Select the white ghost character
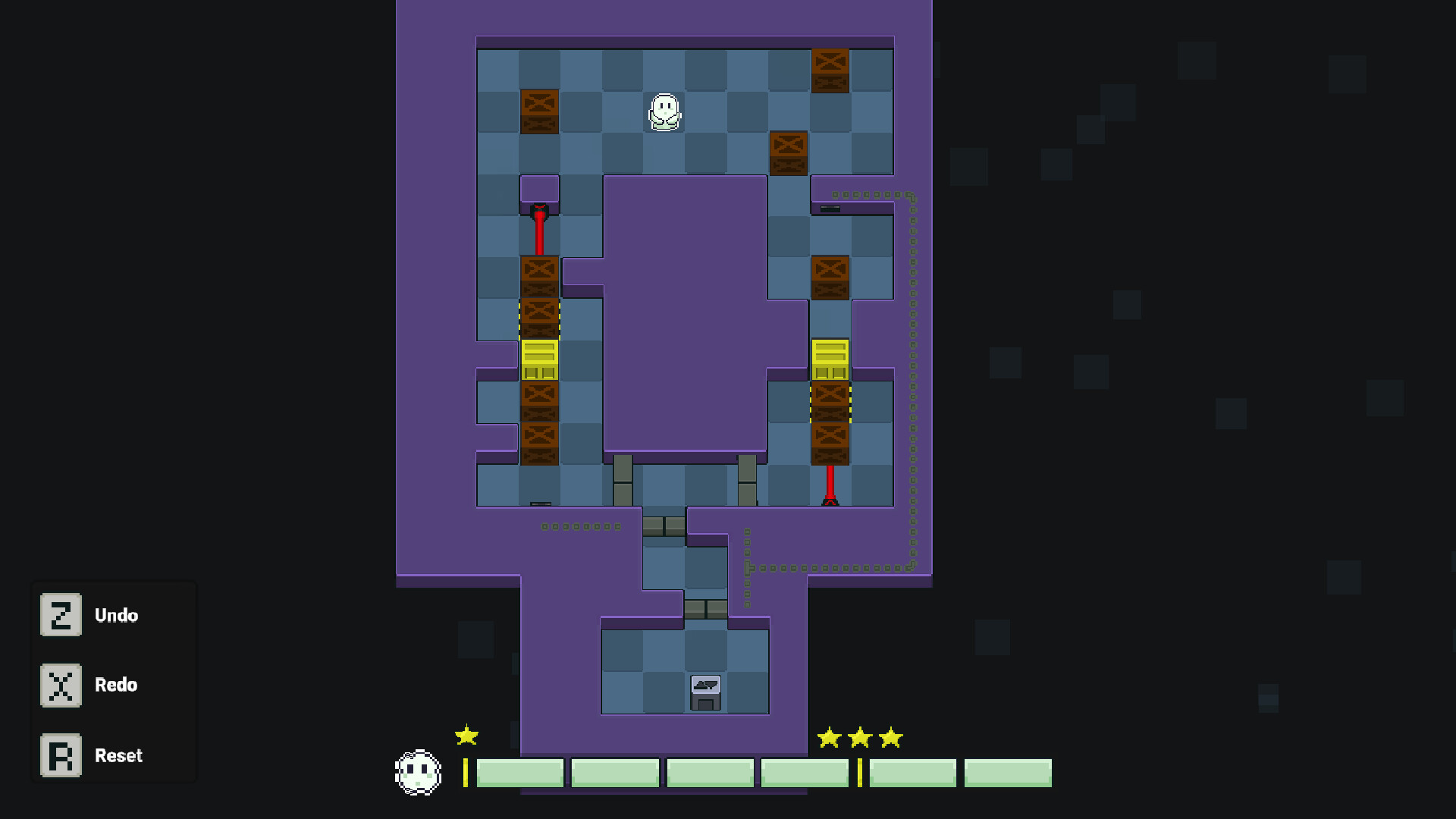 point(664,112)
